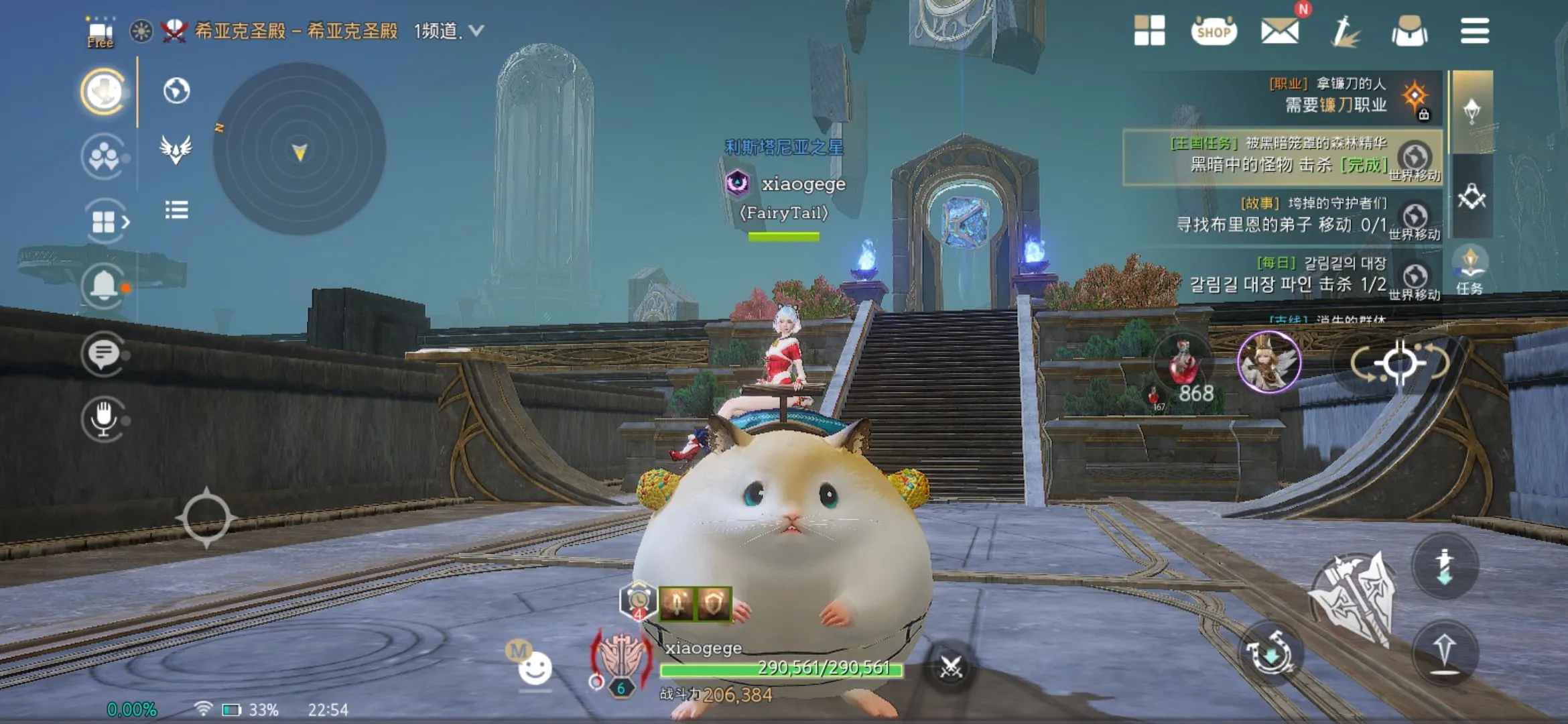Open the four-square grid menu at top
Image resolution: width=1568 pixels, height=724 pixels.
[1149, 31]
